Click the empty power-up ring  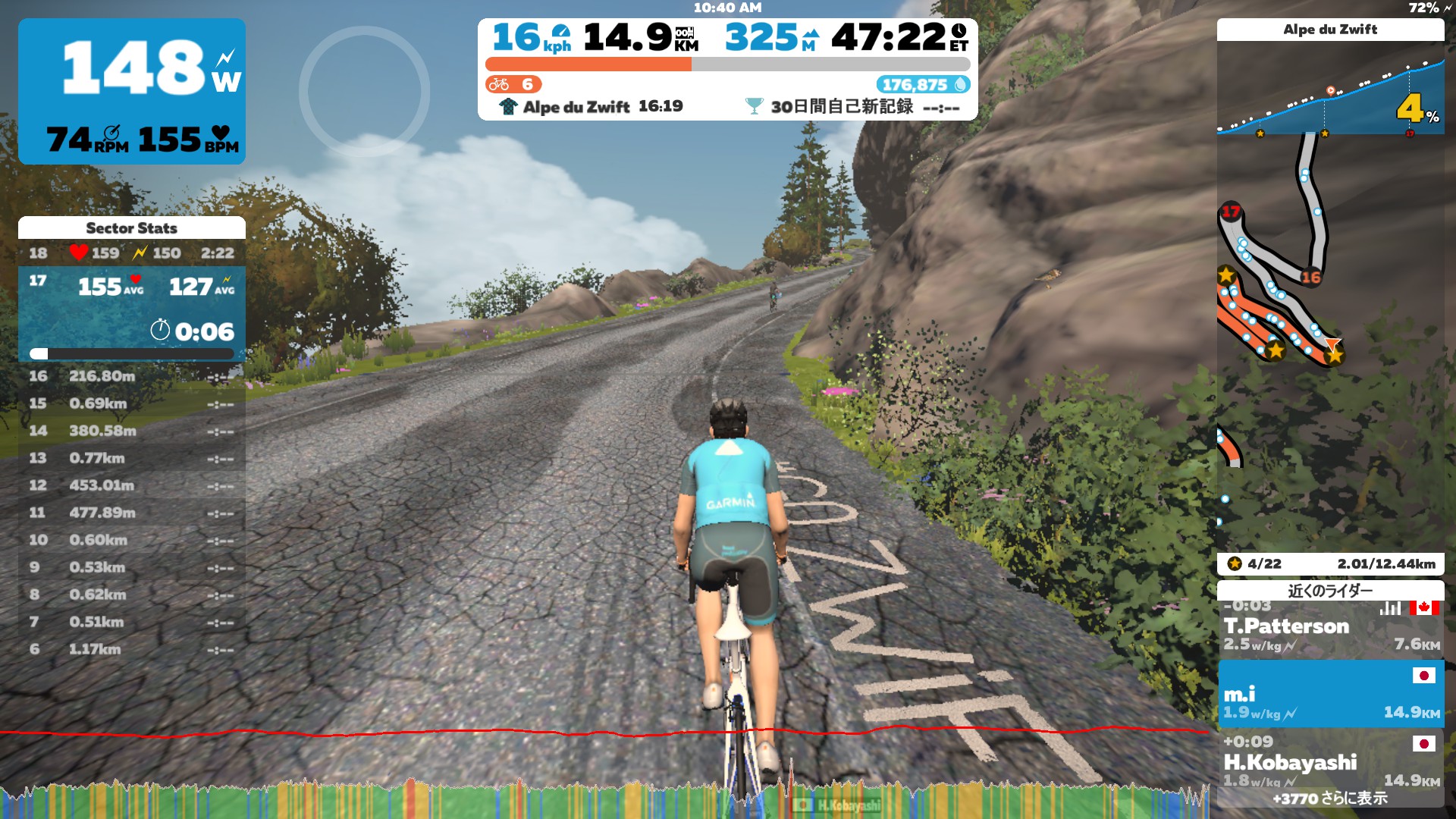point(364,92)
